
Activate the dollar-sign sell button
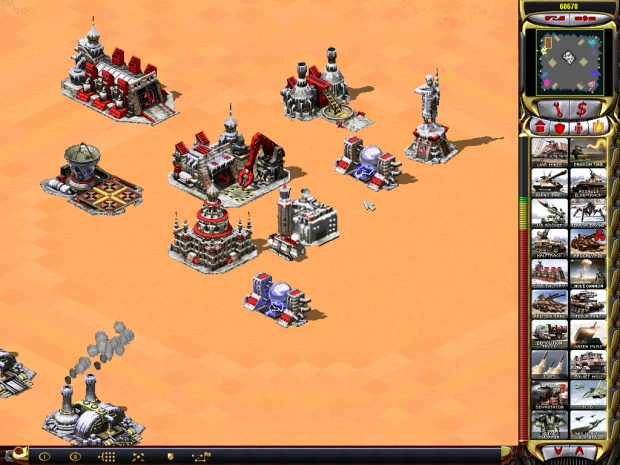pos(582,108)
